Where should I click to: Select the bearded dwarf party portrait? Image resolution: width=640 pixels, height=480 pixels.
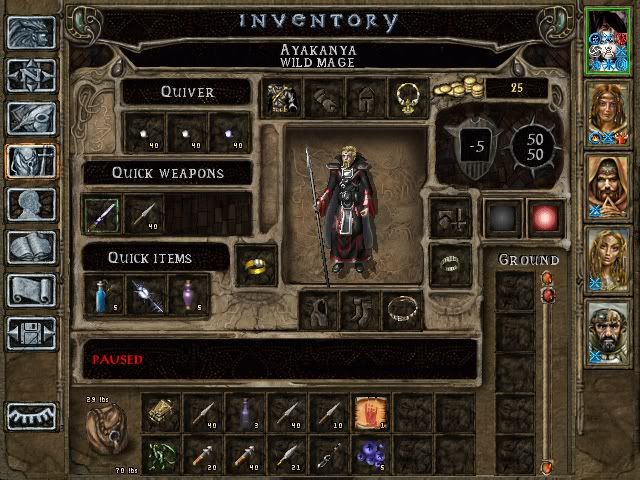(x=608, y=334)
